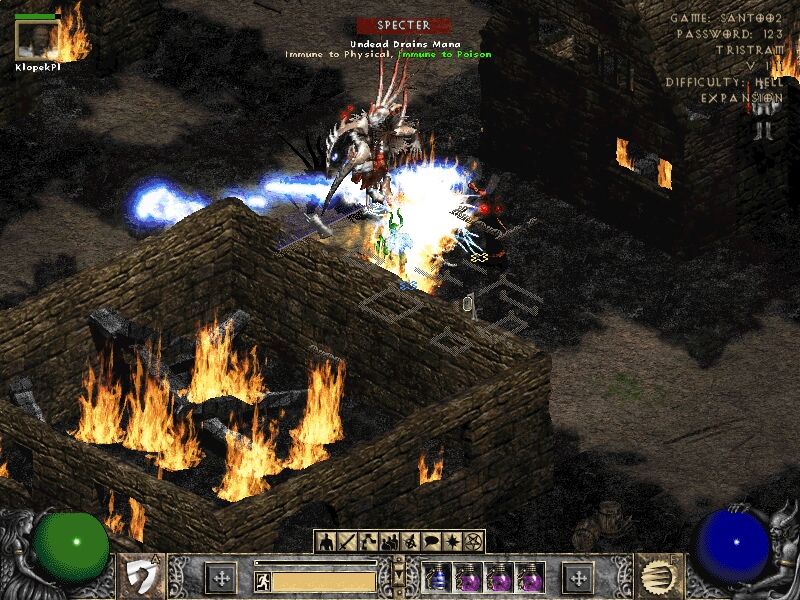
Task: Select the right mouse skill claw icon
Action: (x=658, y=577)
